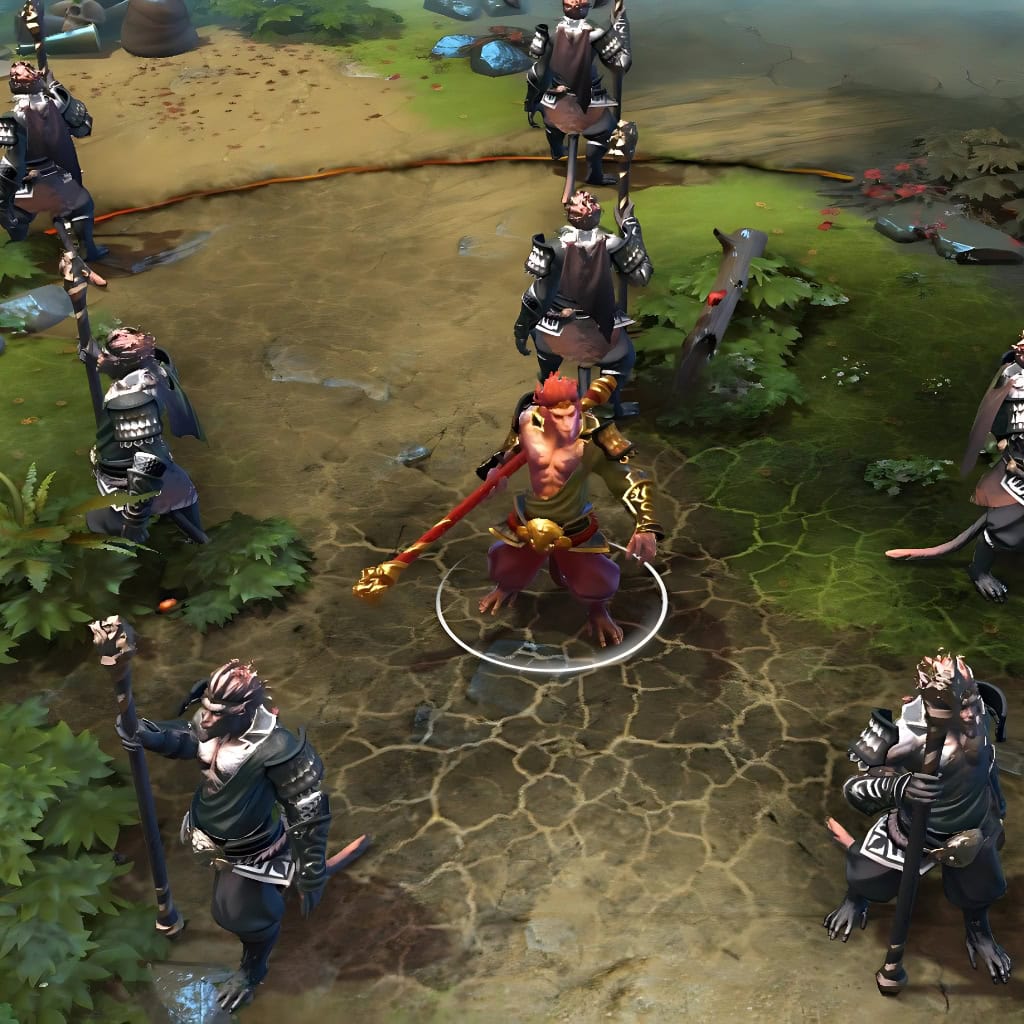
Task: Select the red-haired Monkey King with selection ring
Action: [558, 500]
